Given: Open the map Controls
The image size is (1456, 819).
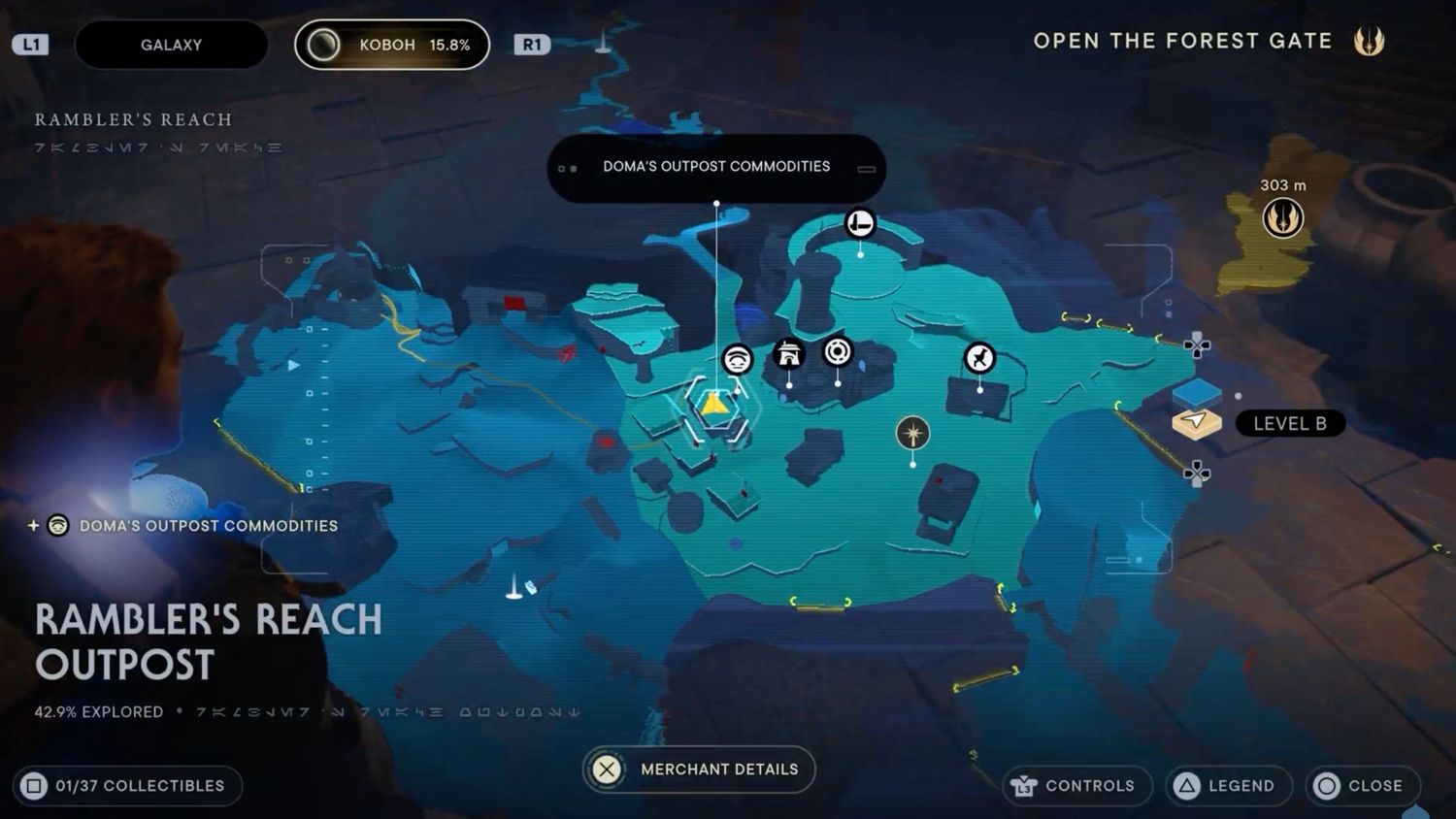Looking at the screenshot, I should tap(1075, 786).
